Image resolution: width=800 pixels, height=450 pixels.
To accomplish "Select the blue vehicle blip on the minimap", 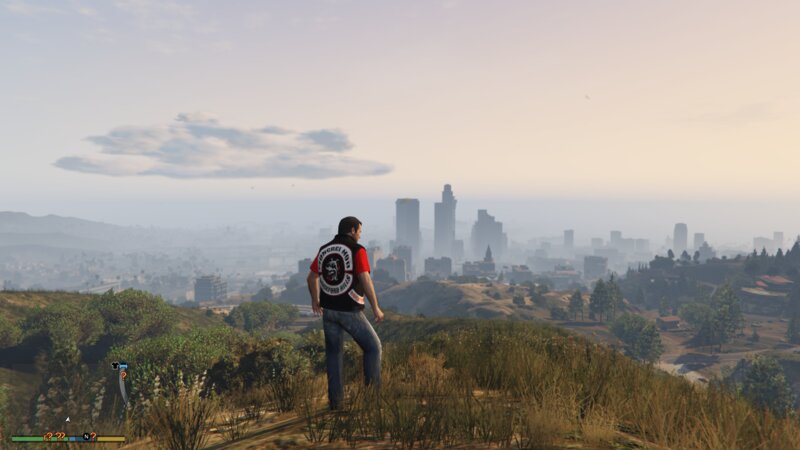I will (x=123, y=366).
